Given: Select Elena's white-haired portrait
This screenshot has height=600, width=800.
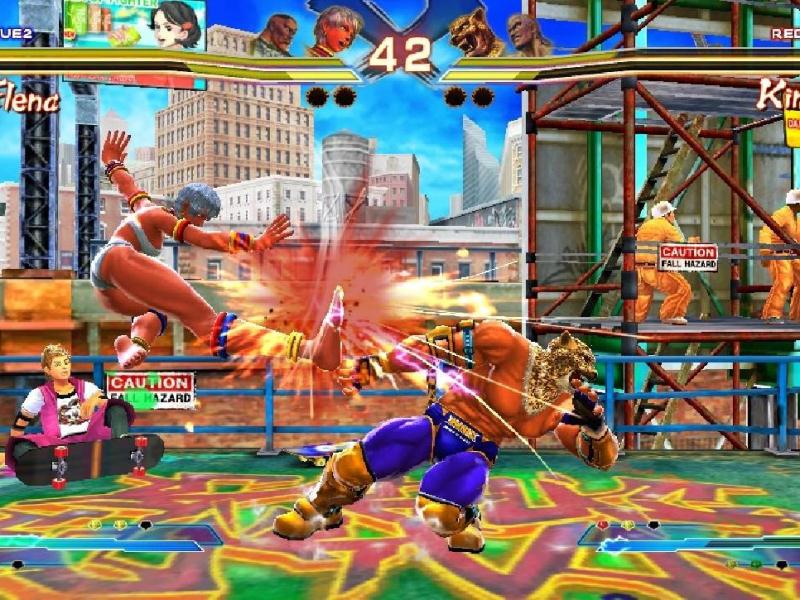Looking at the screenshot, I should (x=334, y=32).
